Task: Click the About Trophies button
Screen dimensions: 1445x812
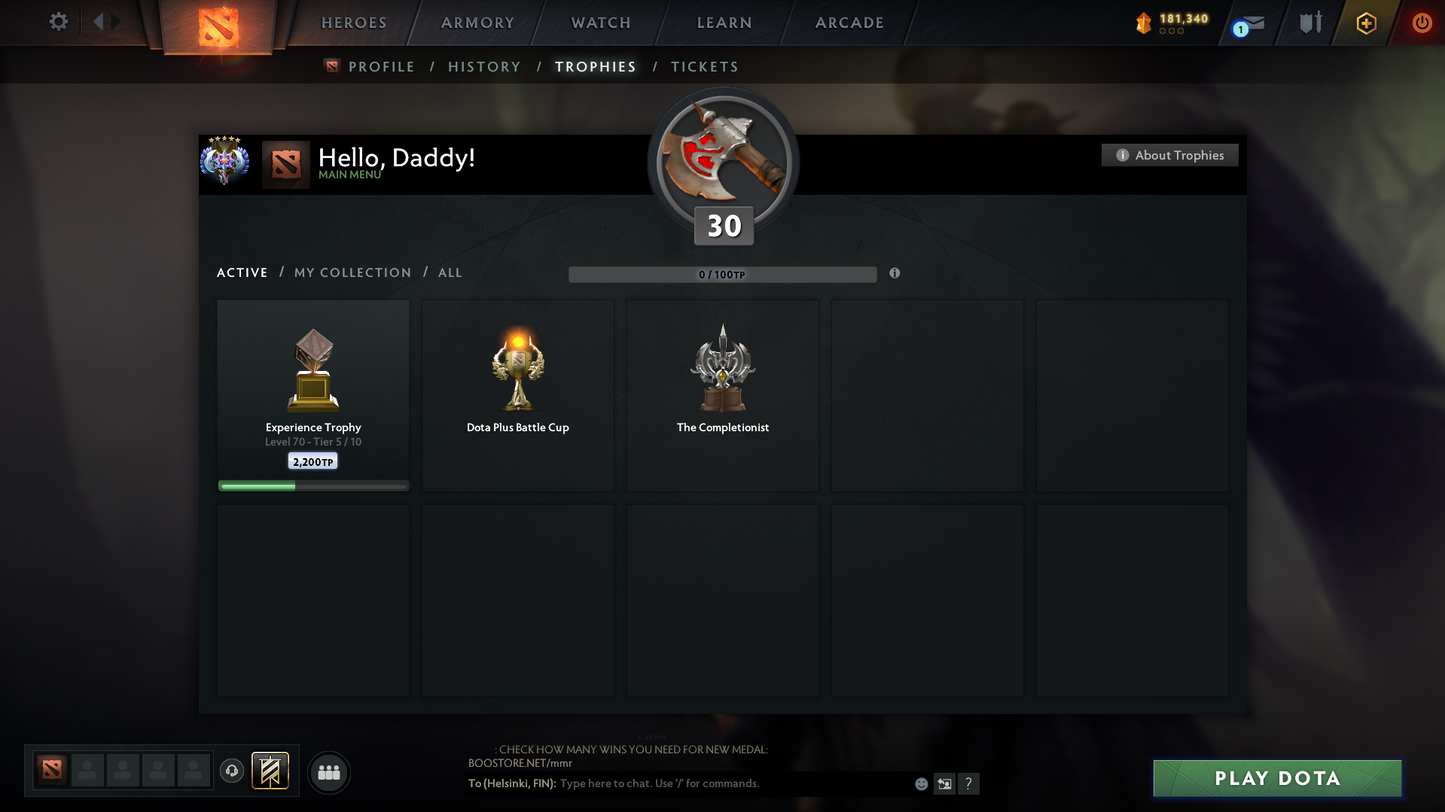Action: (1169, 155)
